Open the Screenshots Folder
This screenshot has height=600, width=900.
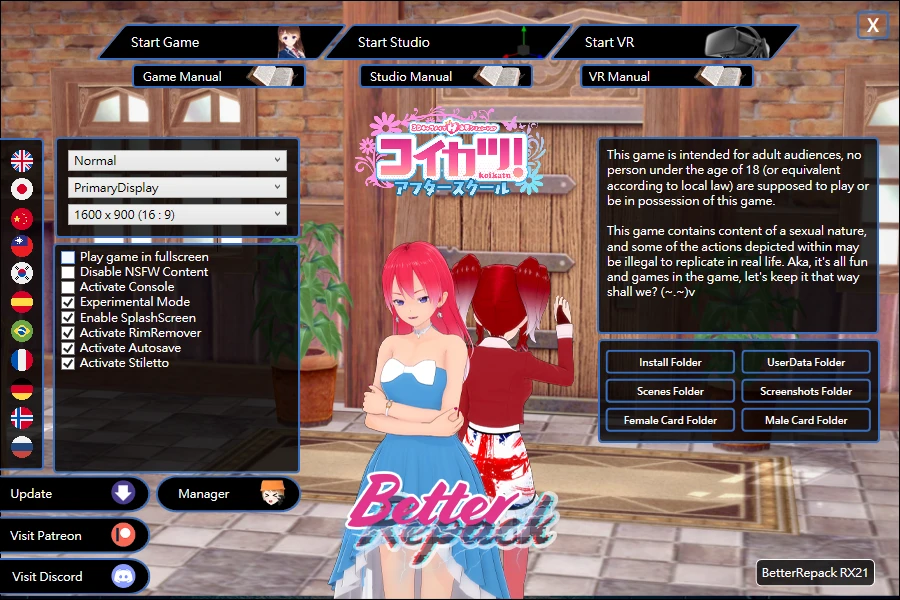(806, 391)
